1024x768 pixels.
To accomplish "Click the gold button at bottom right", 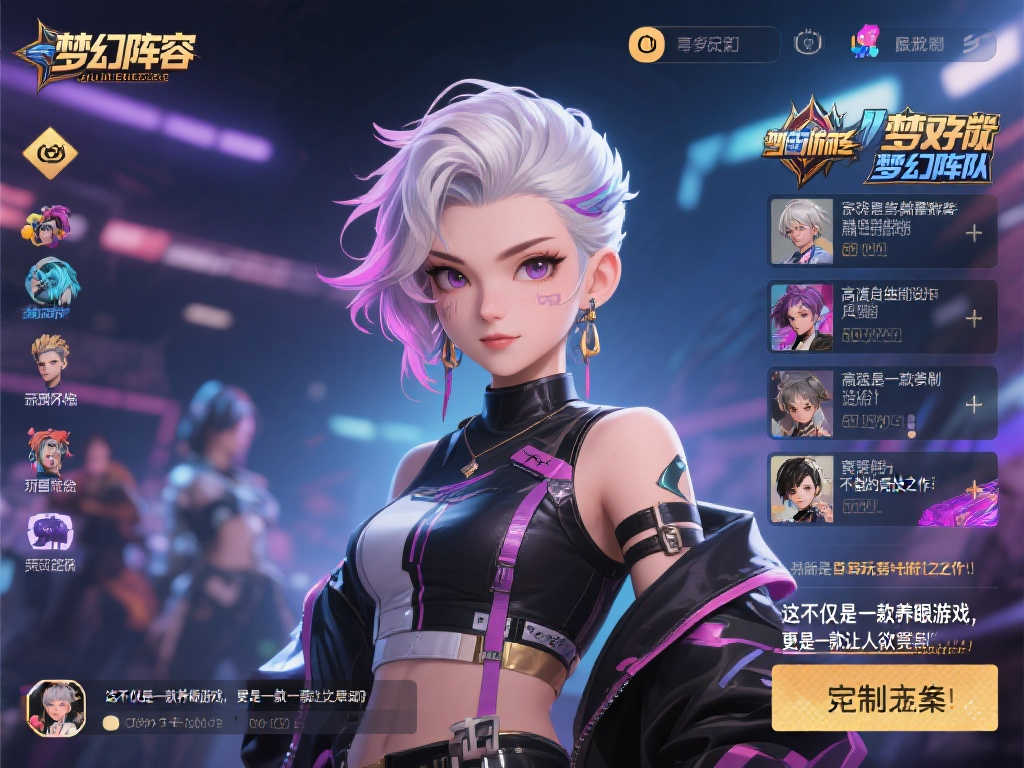I will pyautogui.click(x=884, y=697).
